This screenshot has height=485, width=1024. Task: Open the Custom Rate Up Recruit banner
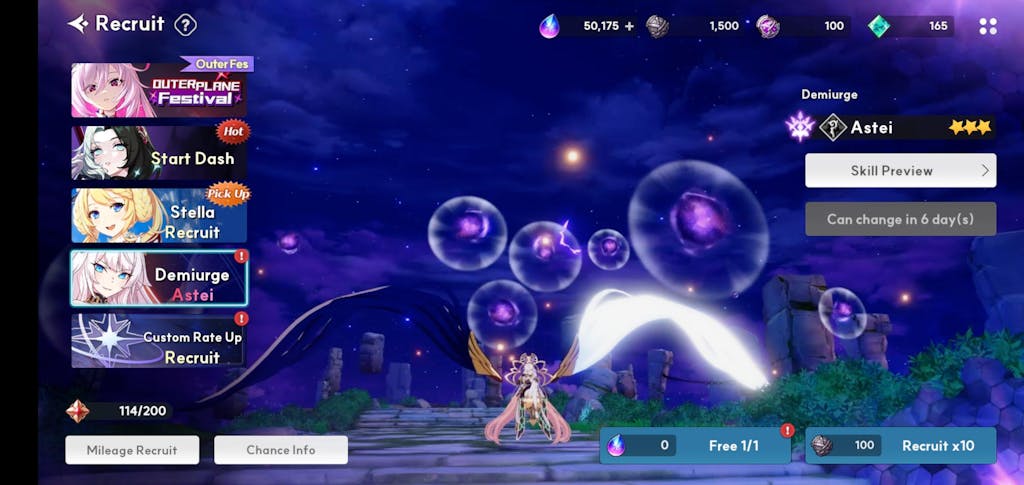tap(160, 341)
